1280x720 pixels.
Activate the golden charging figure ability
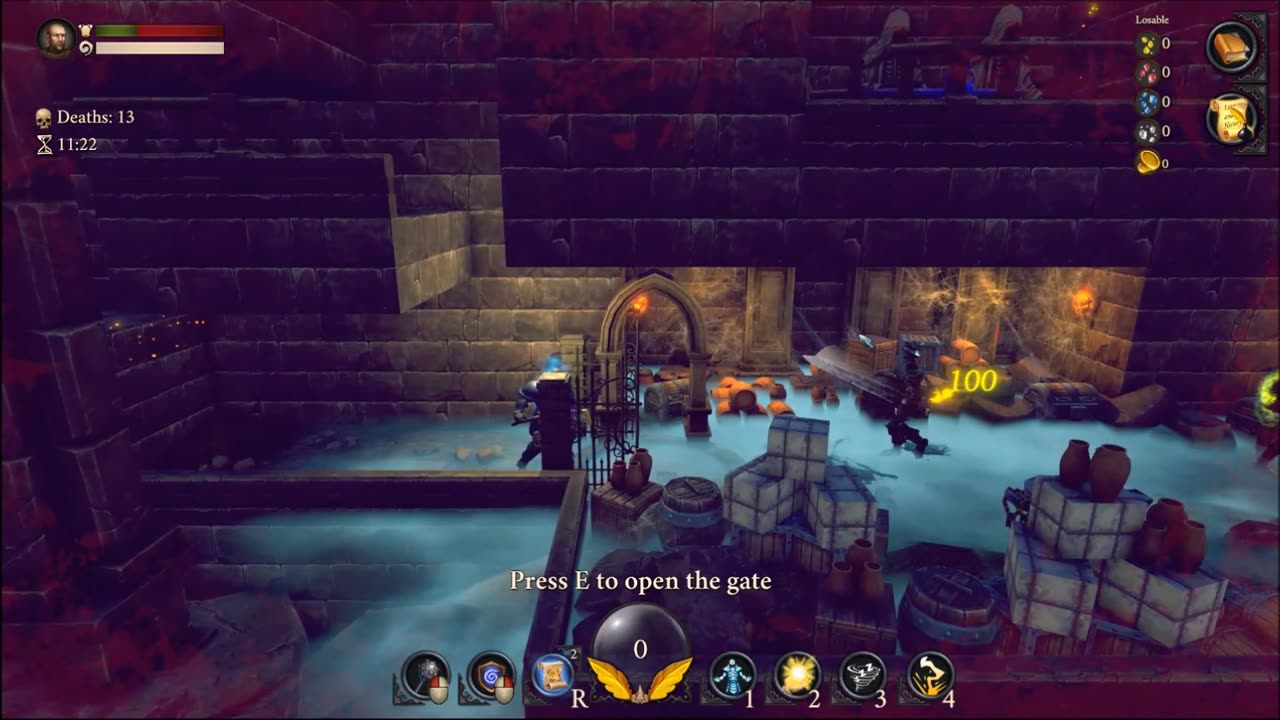(x=929, y=675)
